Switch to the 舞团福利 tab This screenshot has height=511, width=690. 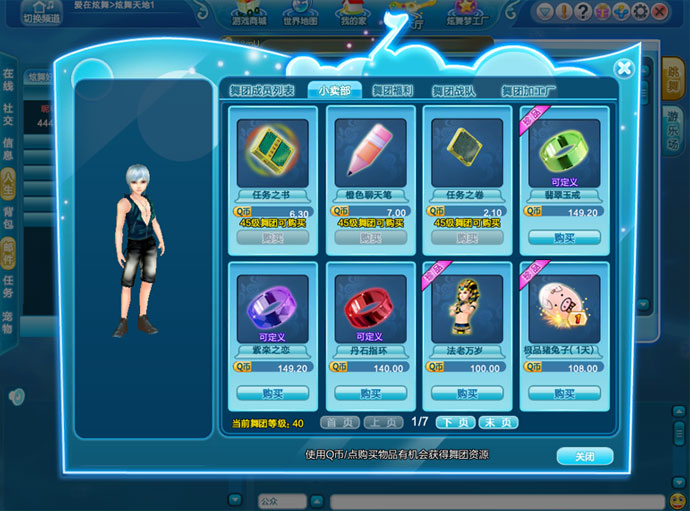tap(393, 91)
